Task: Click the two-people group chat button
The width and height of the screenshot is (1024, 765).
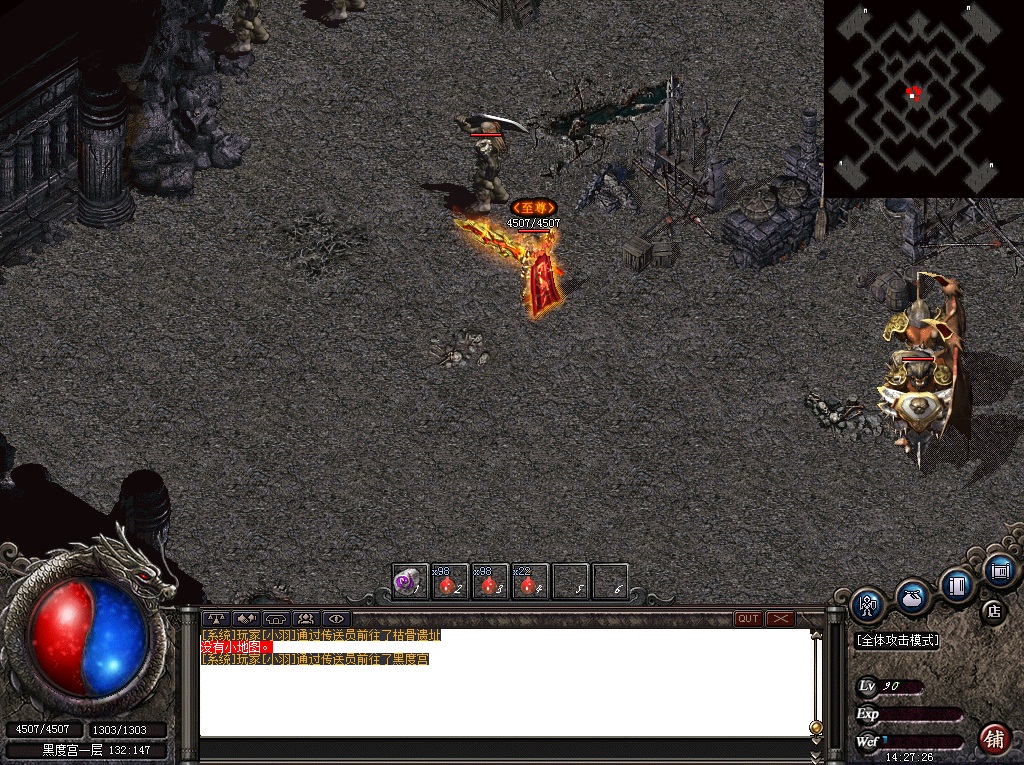Action: [306, 619]
